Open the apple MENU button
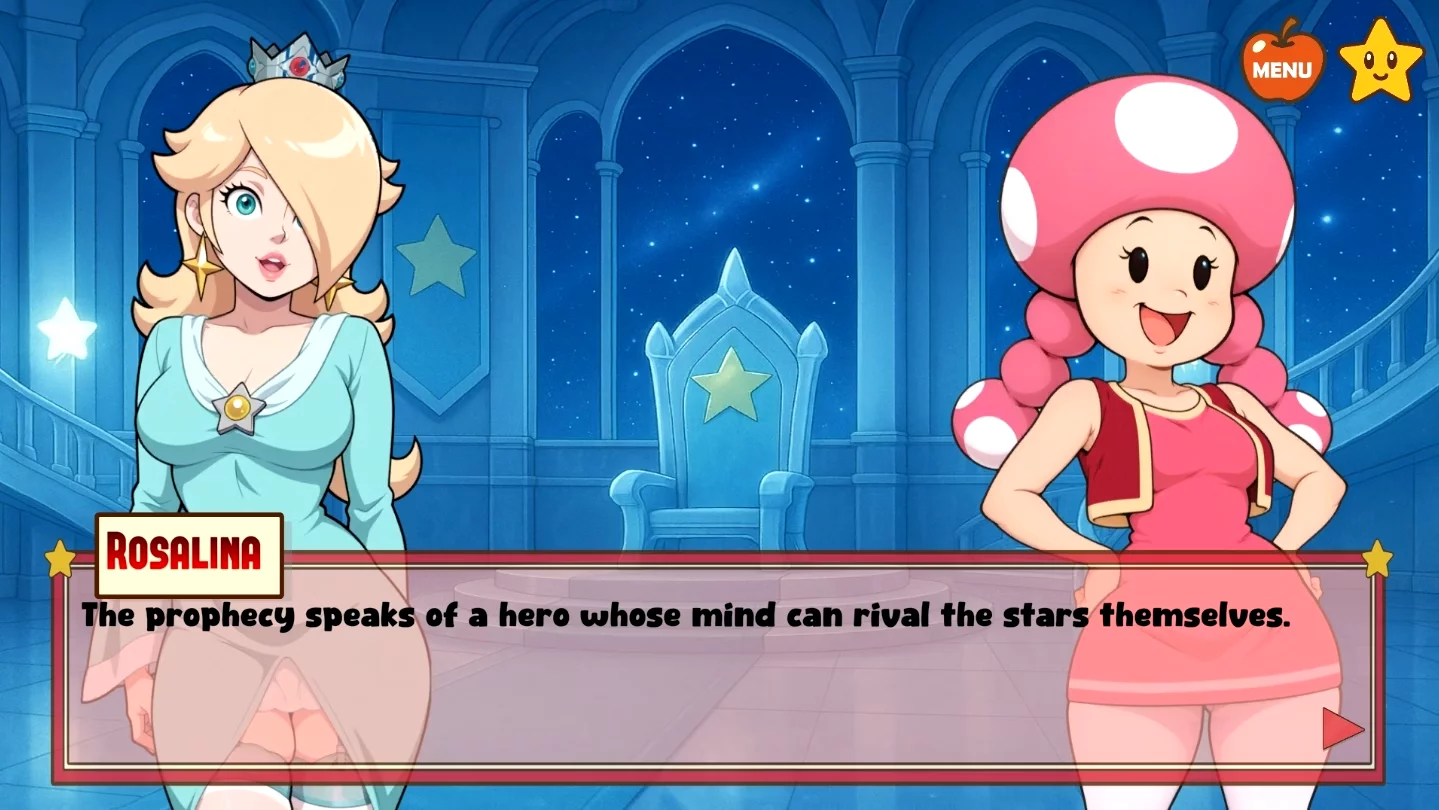This screenshot has height=810, width=1439. 1282,66
